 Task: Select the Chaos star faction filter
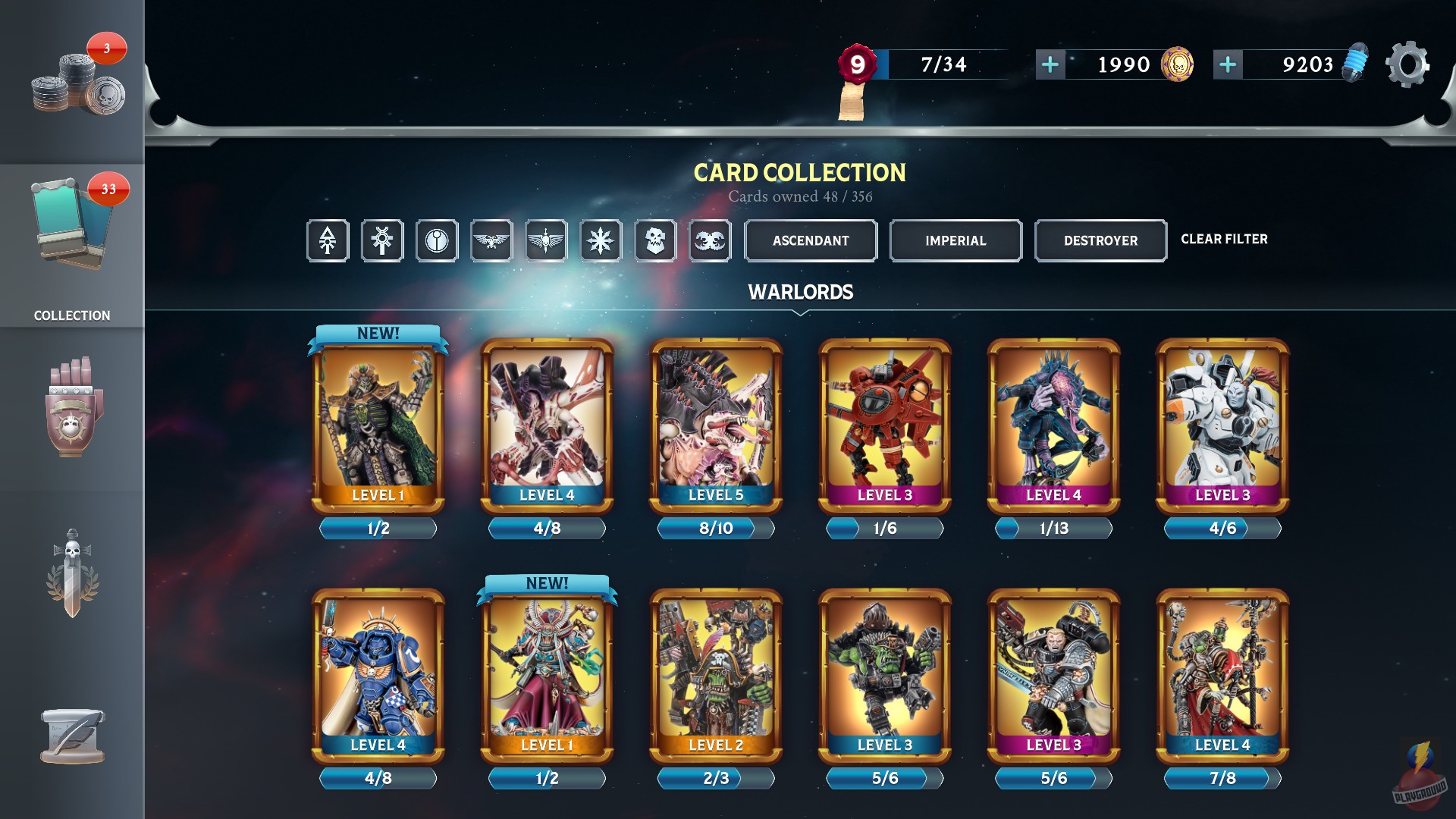[601, 240]
